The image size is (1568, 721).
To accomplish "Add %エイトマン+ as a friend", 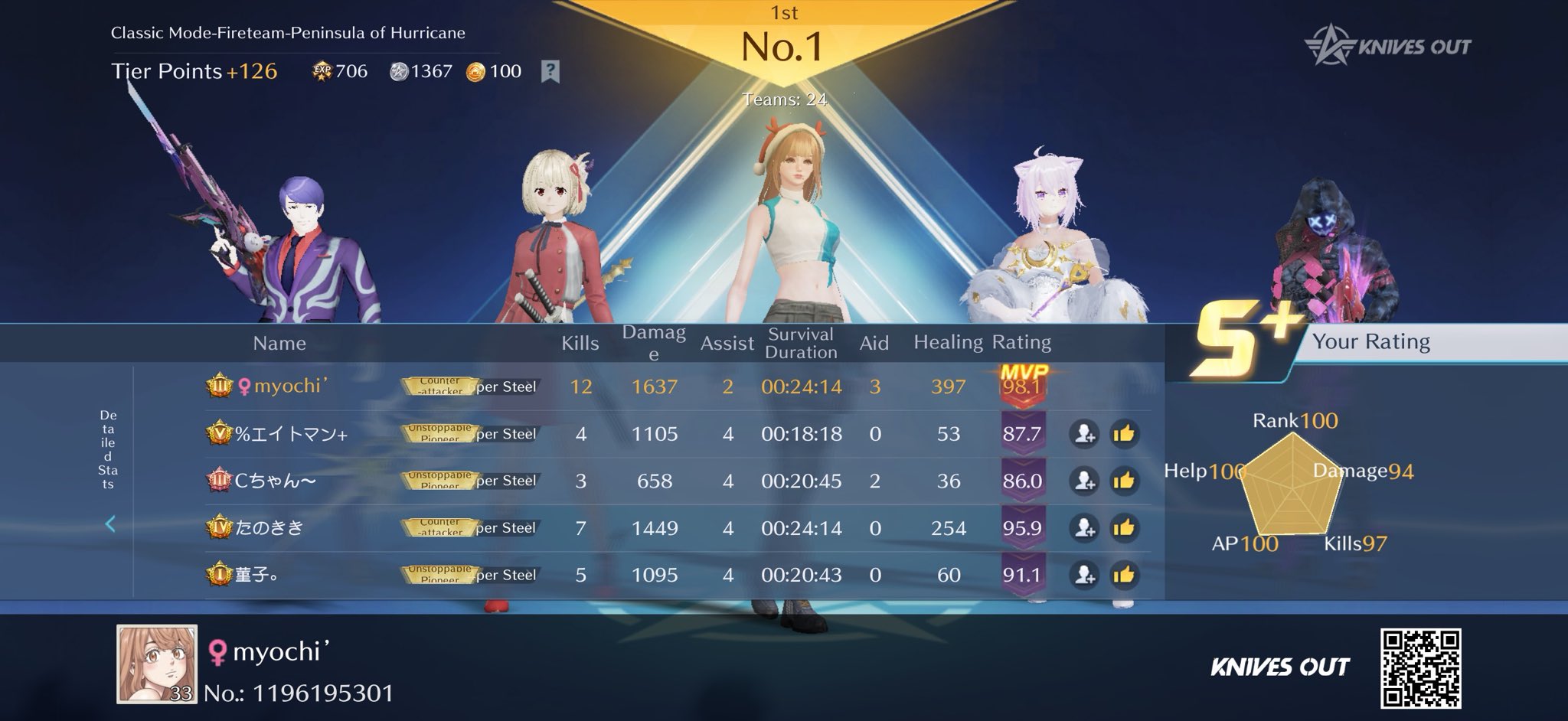I will pyautogui.click(x=1083, y=434).
